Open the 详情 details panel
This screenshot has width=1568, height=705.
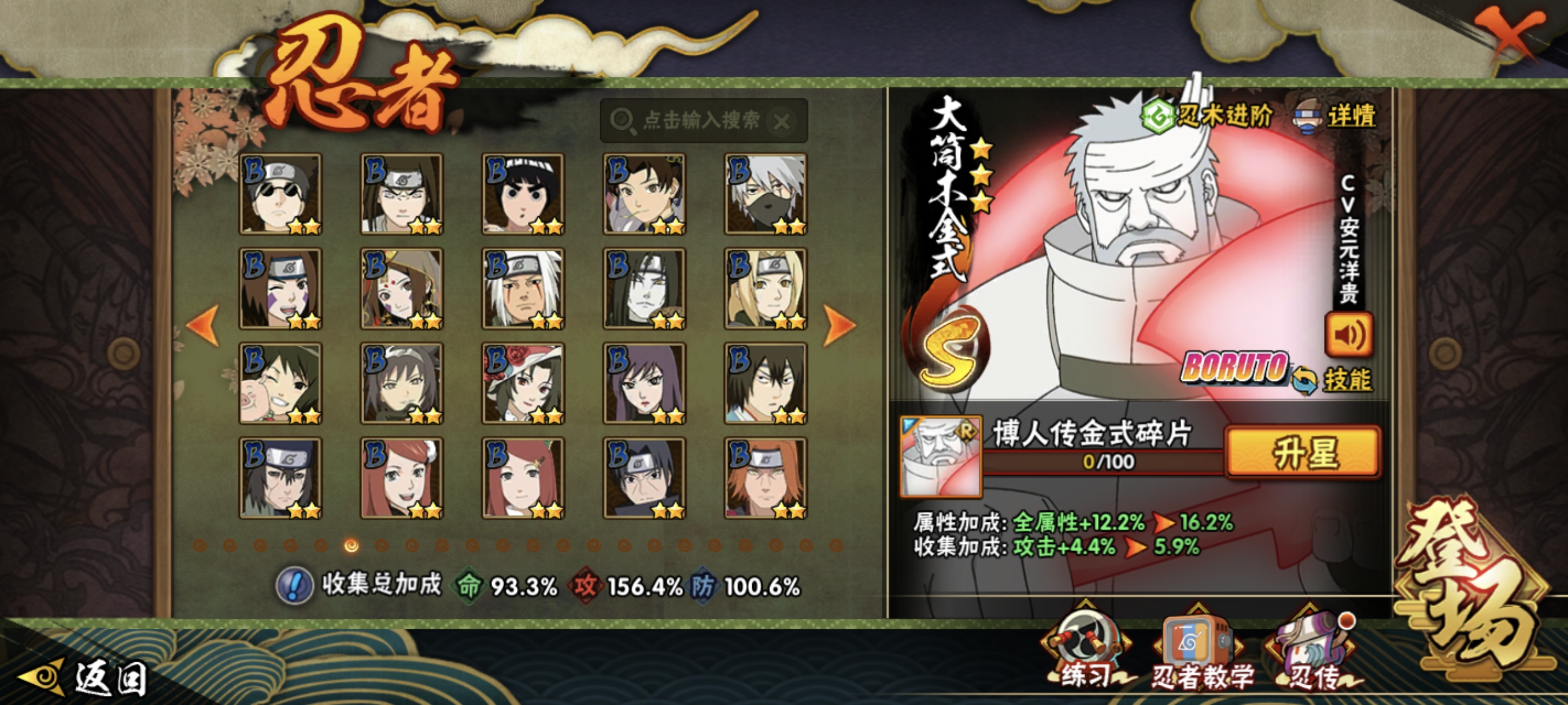(x=1336, y=116)
